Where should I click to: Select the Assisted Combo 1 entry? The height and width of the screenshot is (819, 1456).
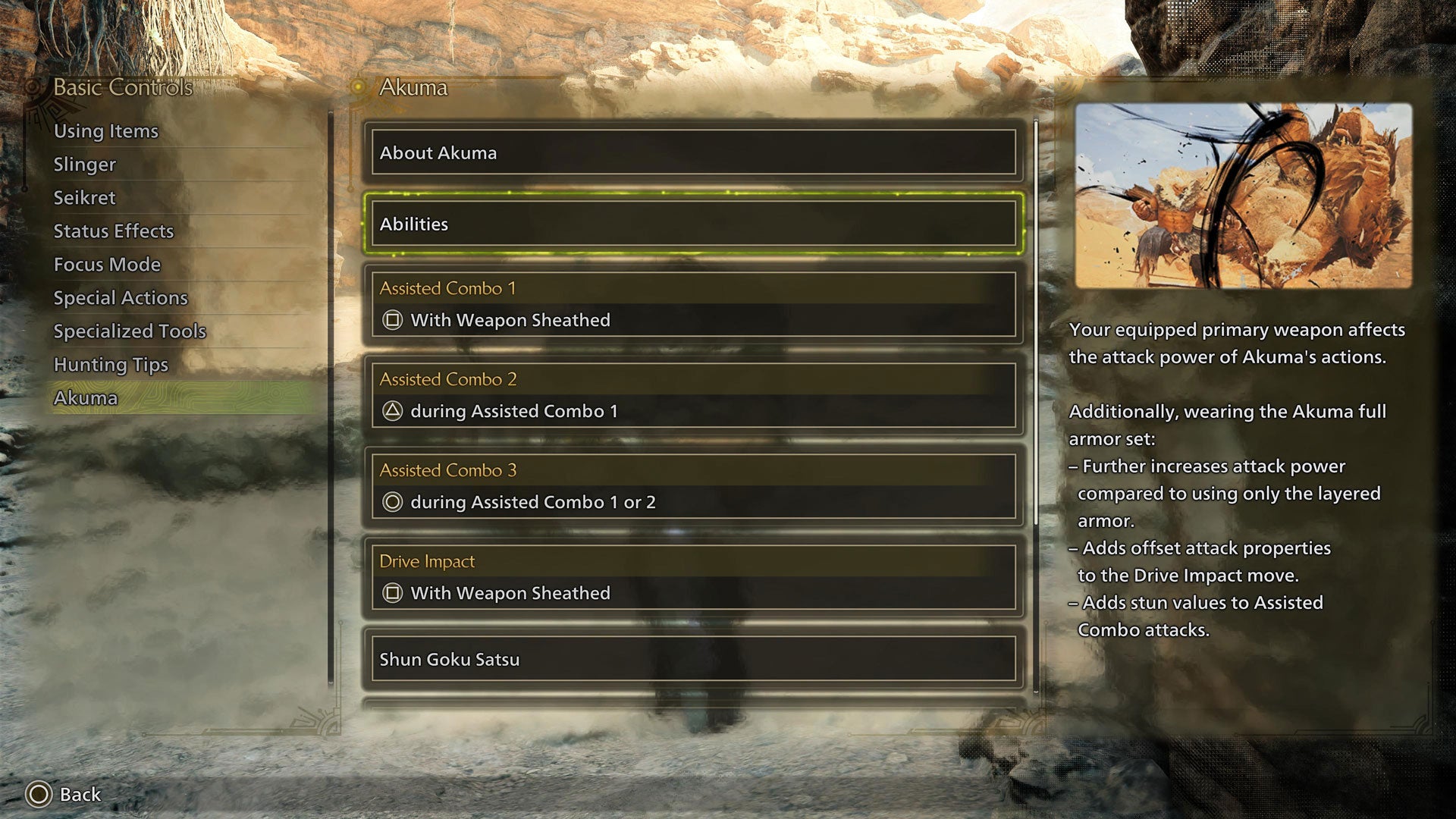click(x=692, y=303)
